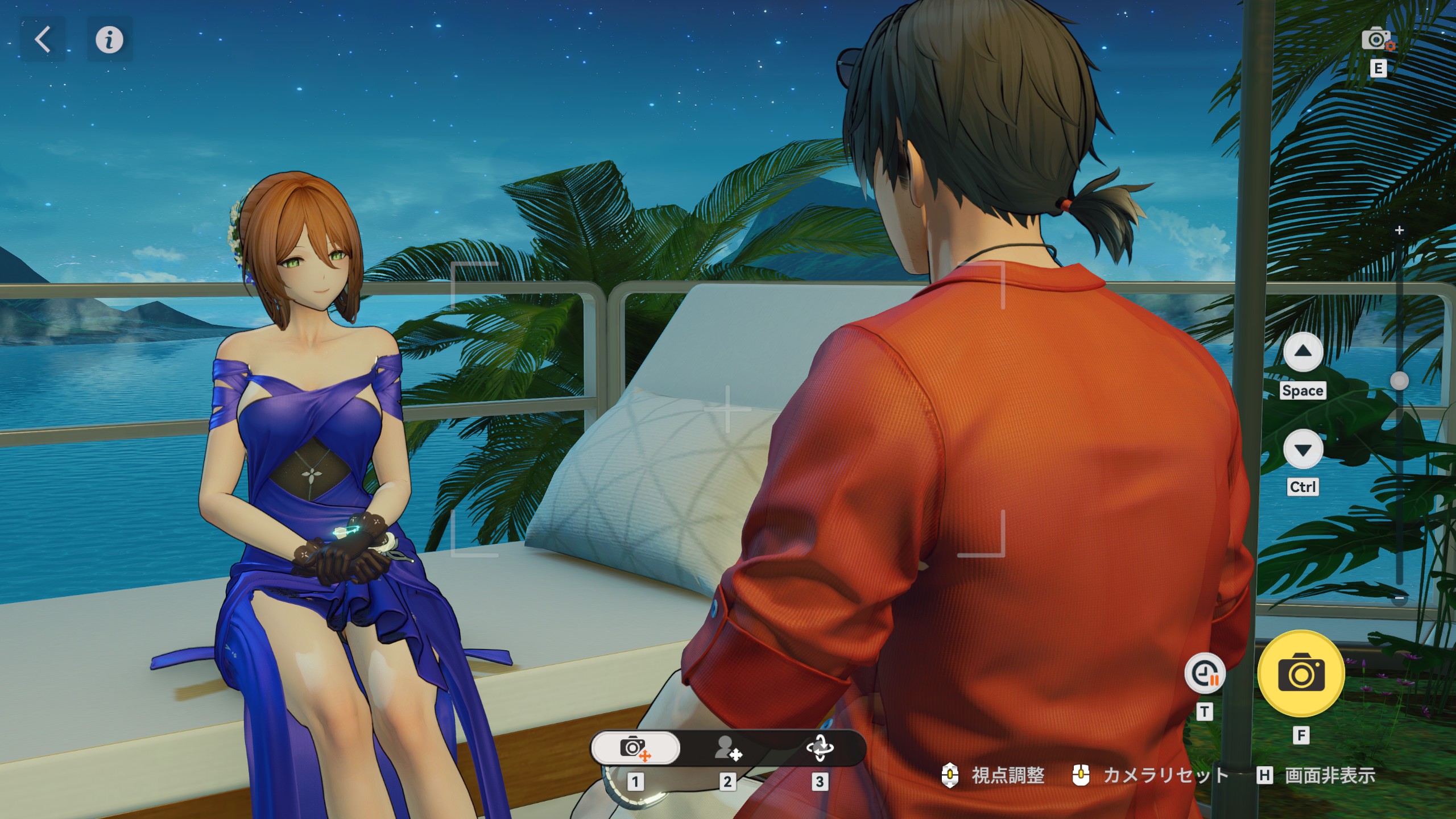1456x819 pixels.
Task: Zoom out with the minus sign
Action: click(x=1400, y=599)
